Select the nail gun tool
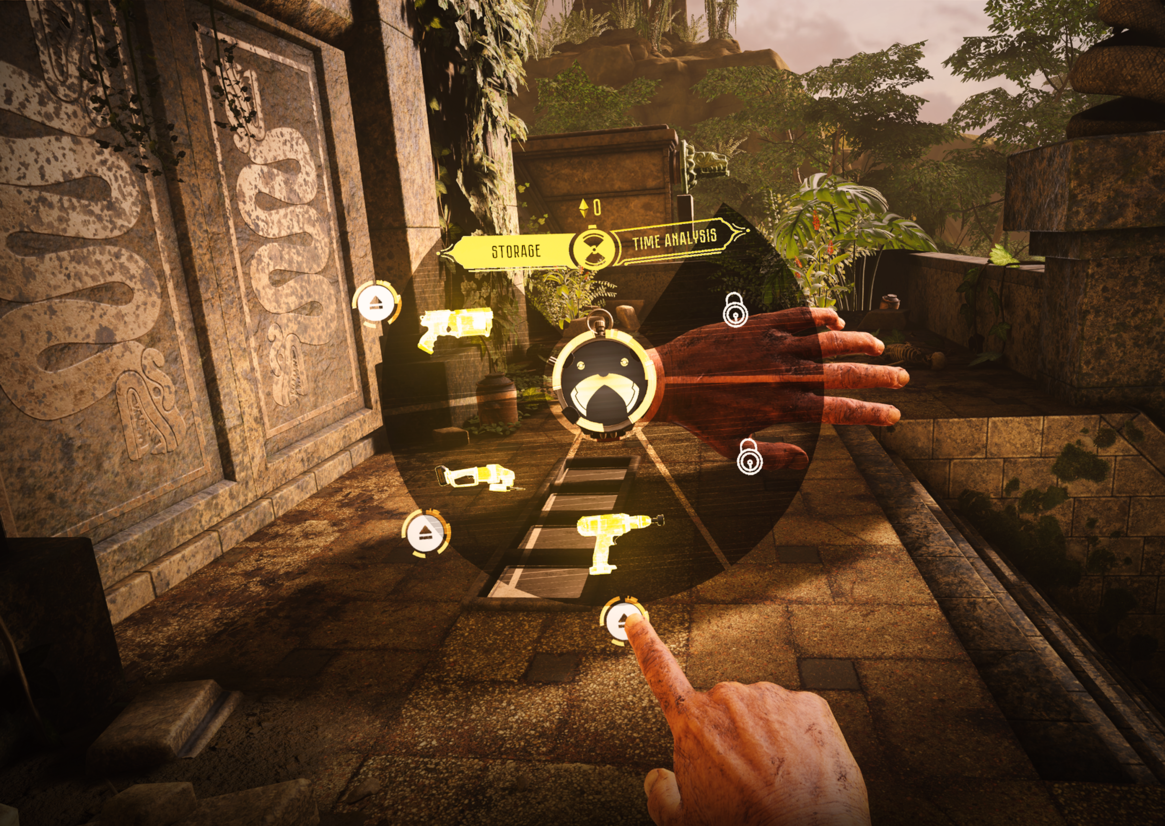 pyautogui.click(x=455, y=327)
